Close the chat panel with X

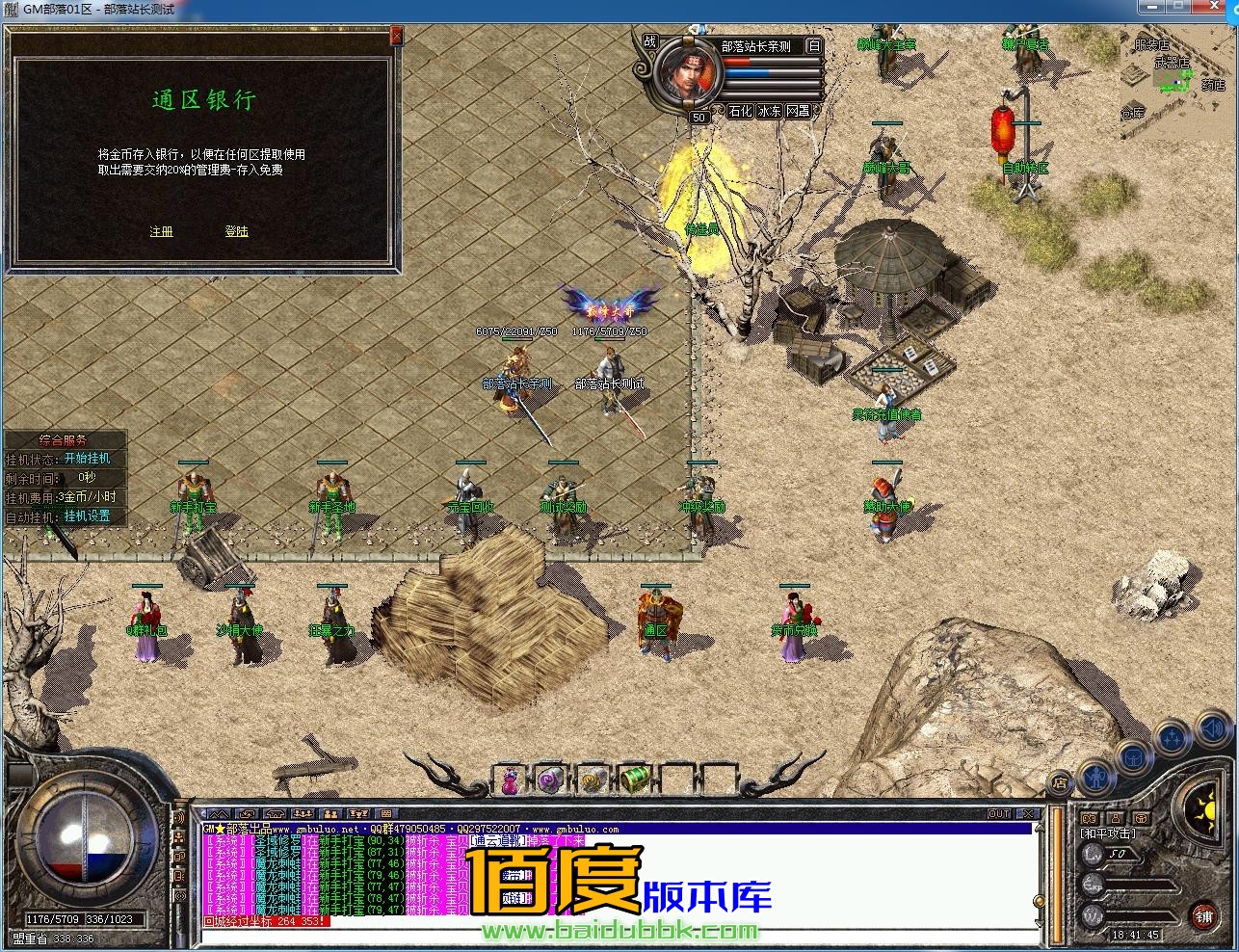[x=1028, y=814]
